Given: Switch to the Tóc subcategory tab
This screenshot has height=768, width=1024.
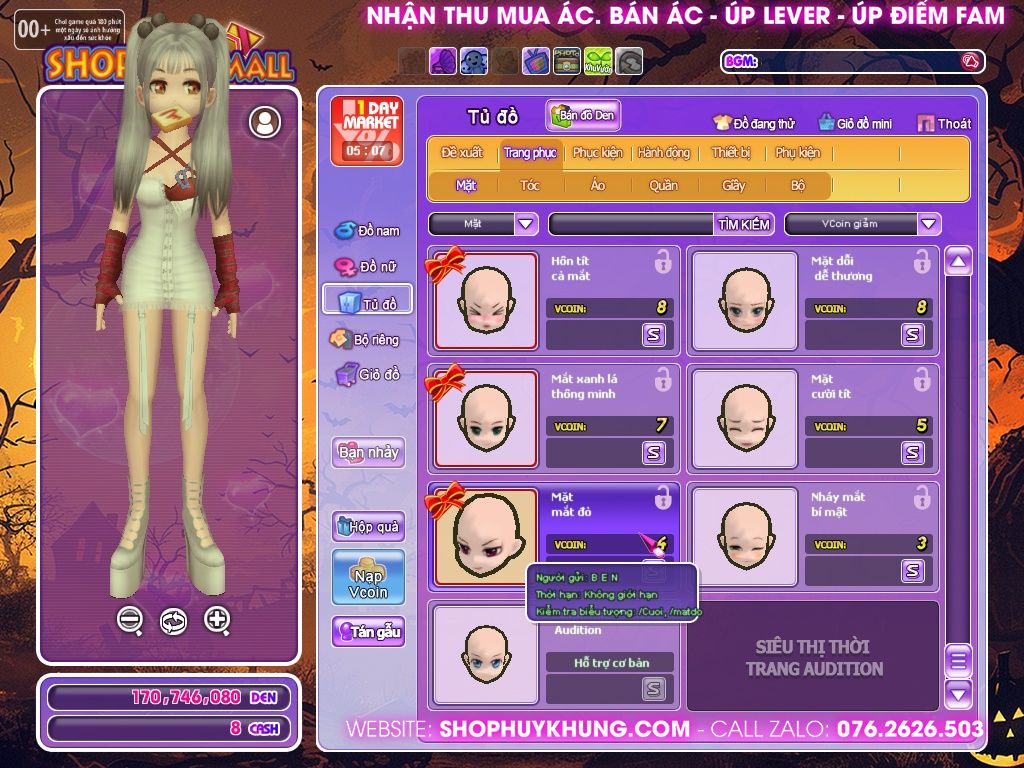Looking at the screenshot, I should [x=530, y=185].
